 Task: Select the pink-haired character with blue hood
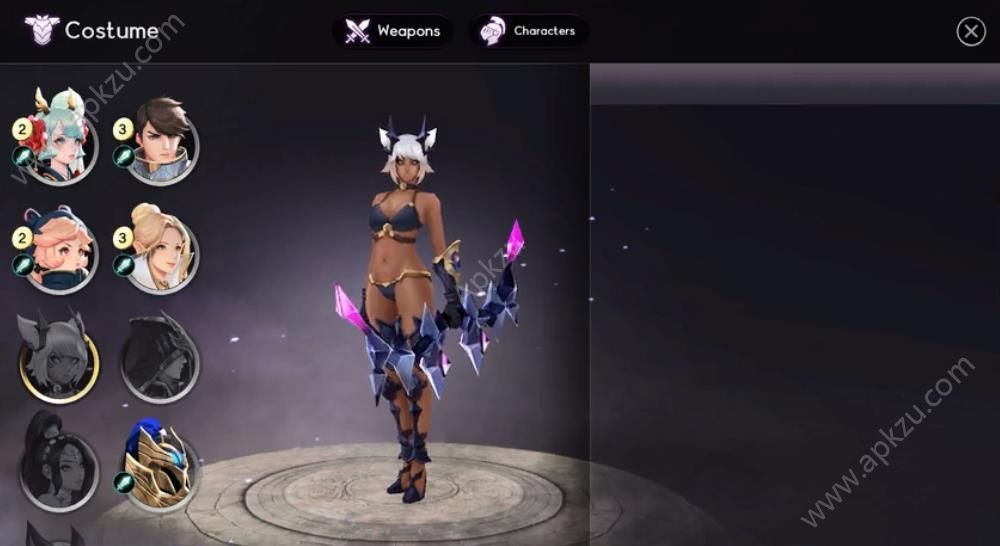58,253
